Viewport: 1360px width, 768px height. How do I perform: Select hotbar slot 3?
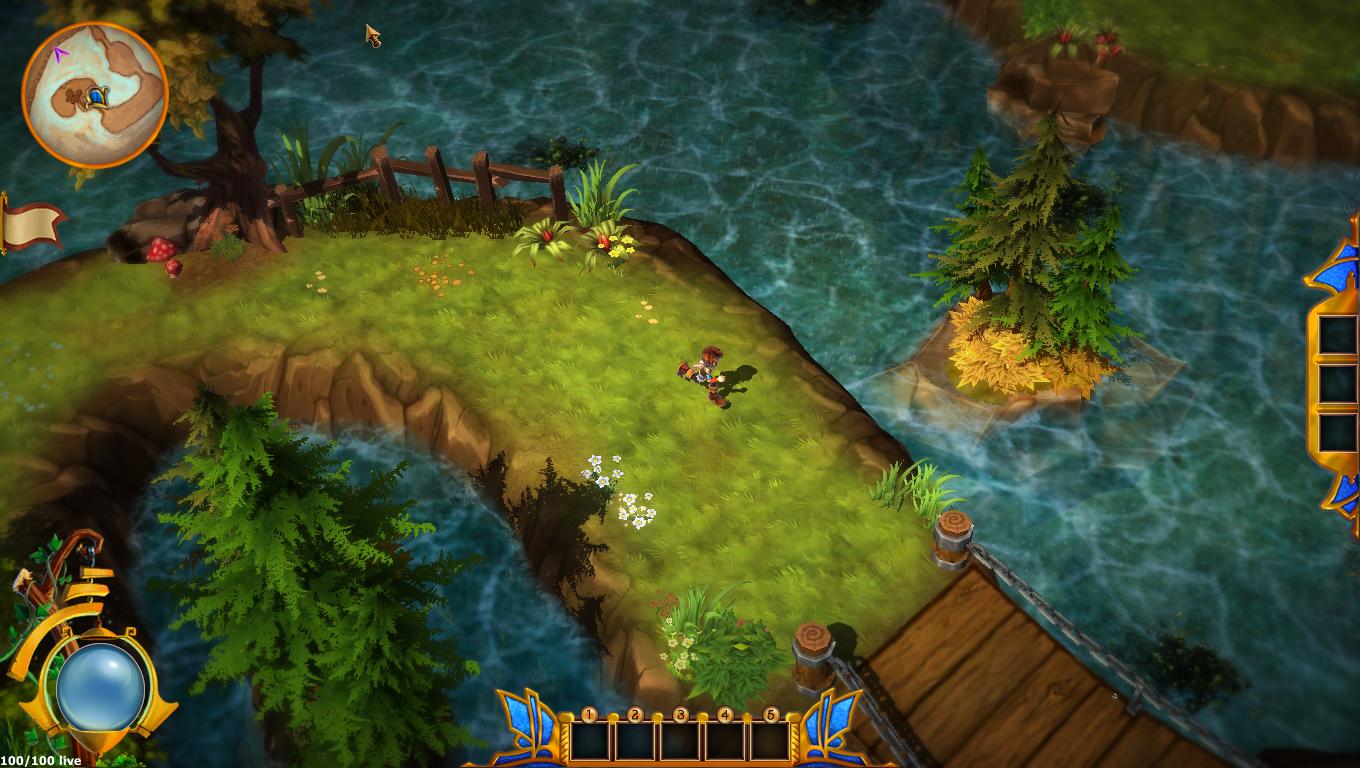[x=680, y=740]
